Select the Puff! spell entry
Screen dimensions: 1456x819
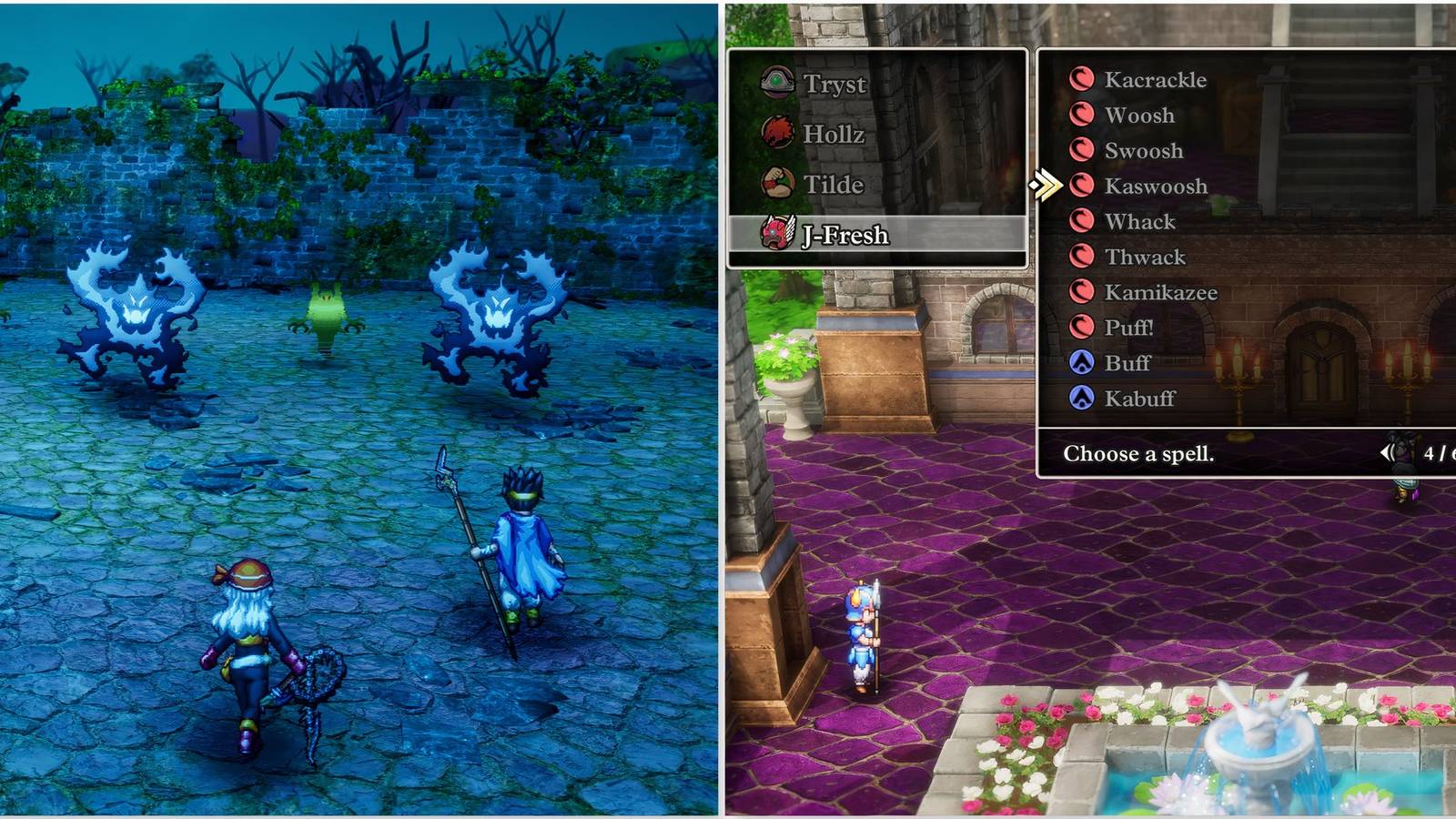pyautogui.click(x=1133, y=328)
